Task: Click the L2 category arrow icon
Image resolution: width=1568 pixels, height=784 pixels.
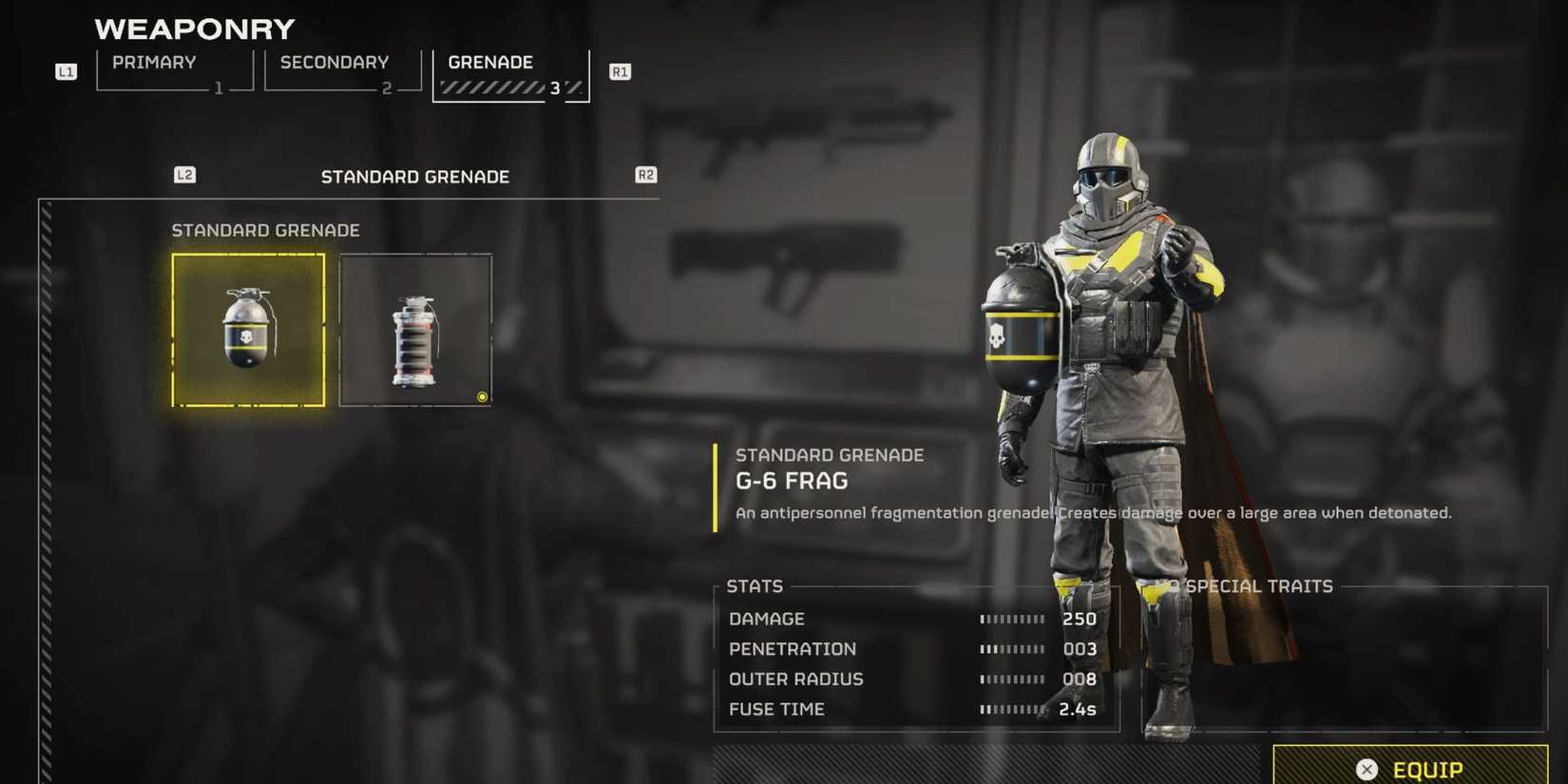Action: pos(184,175)
